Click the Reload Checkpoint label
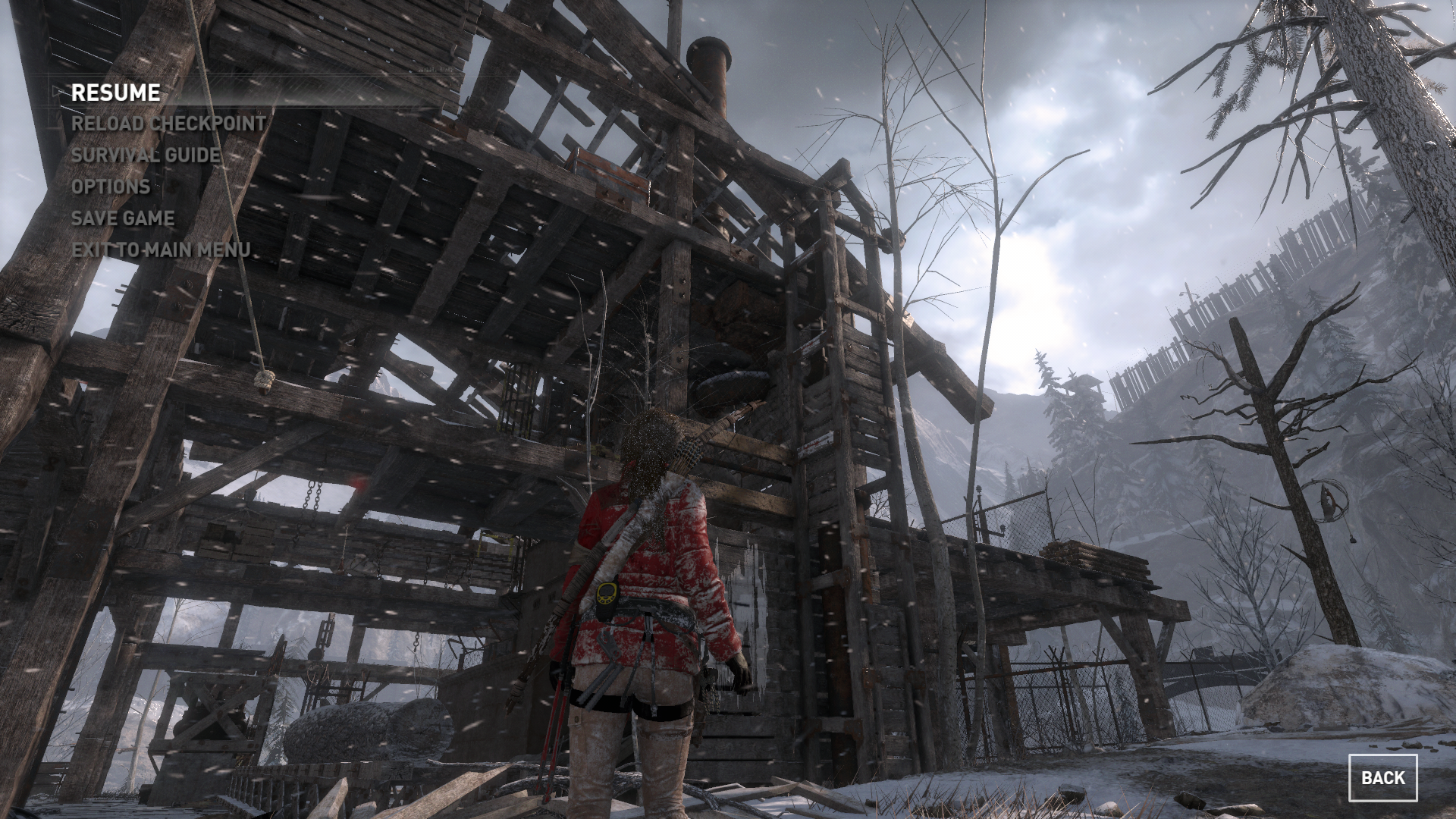The image size is (1456, 819). pyautogui.click(x=167, y=124)
